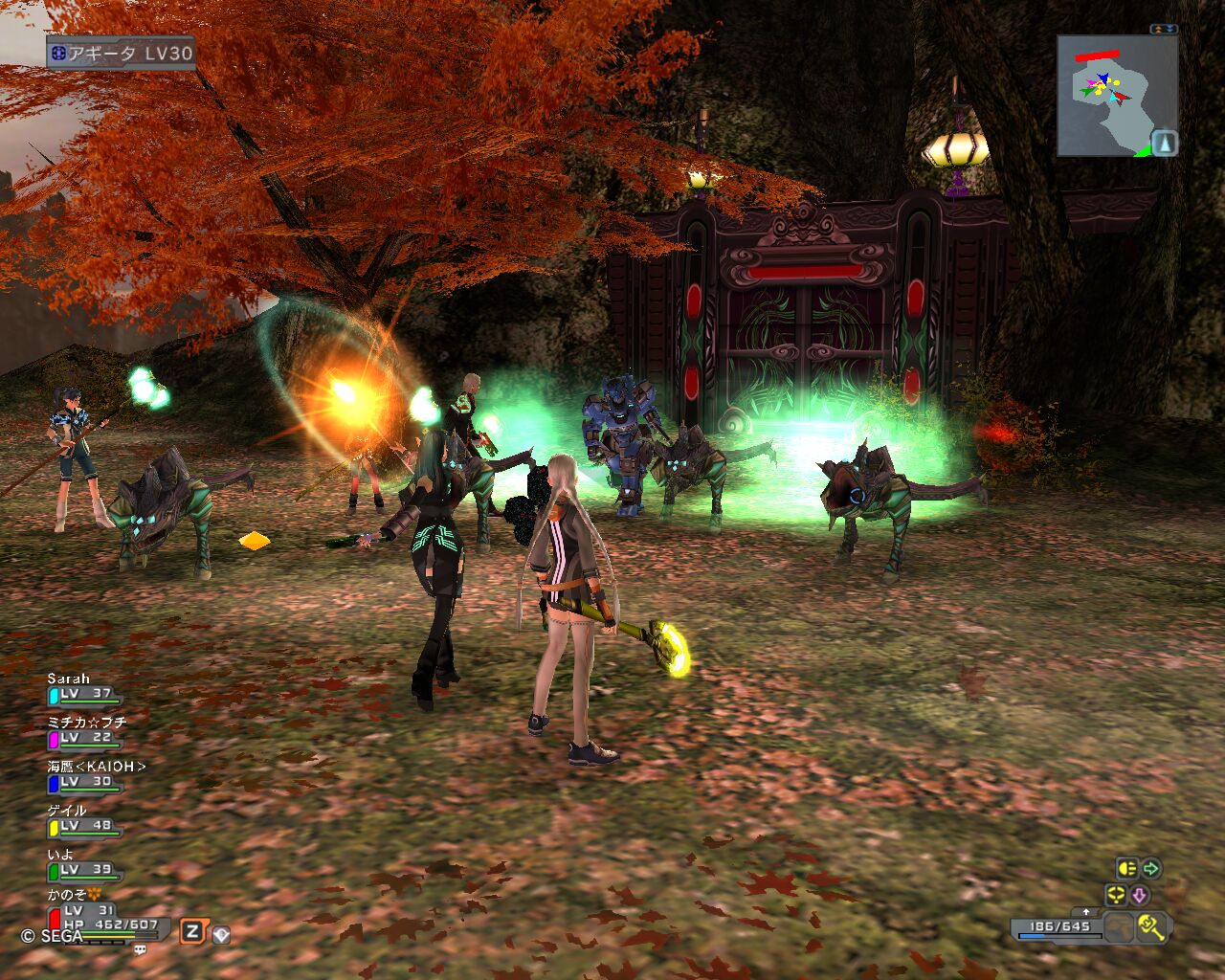1225x980 pixels.
Task: Open the chat speech bubble icon
Action: click(141, 949)
